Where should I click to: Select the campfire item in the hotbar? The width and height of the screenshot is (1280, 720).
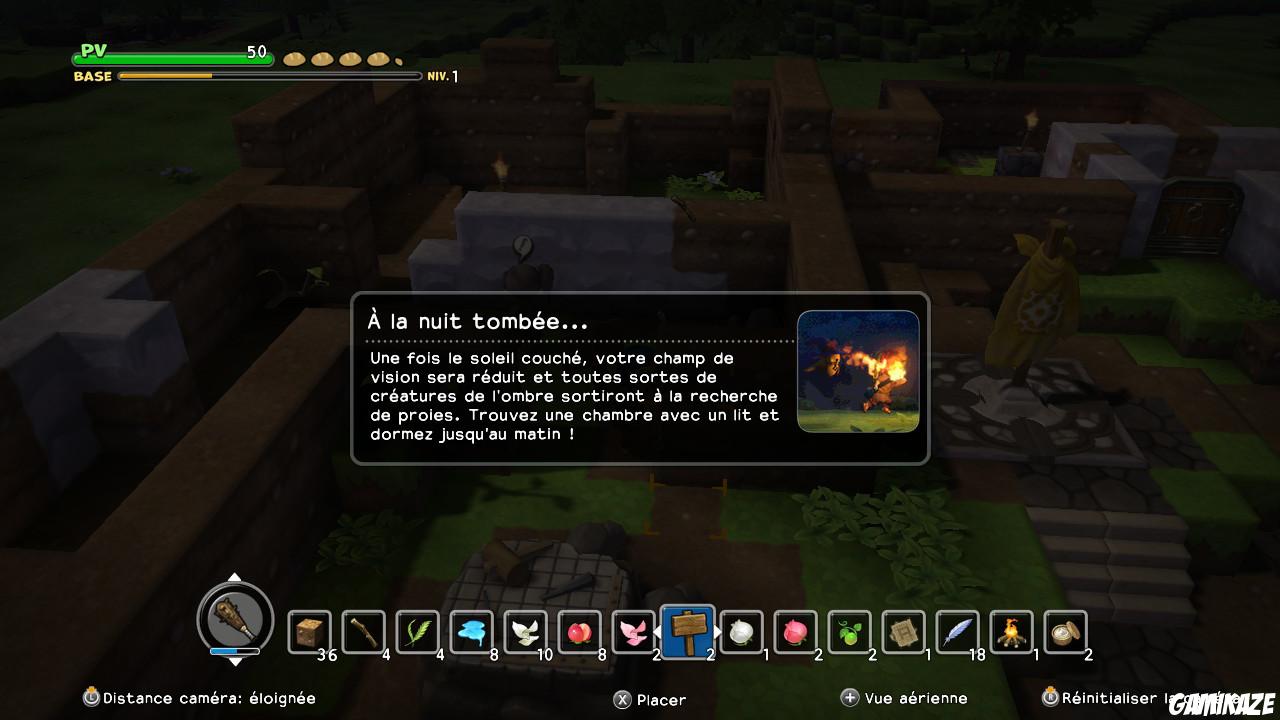[x=1011, y=632]
